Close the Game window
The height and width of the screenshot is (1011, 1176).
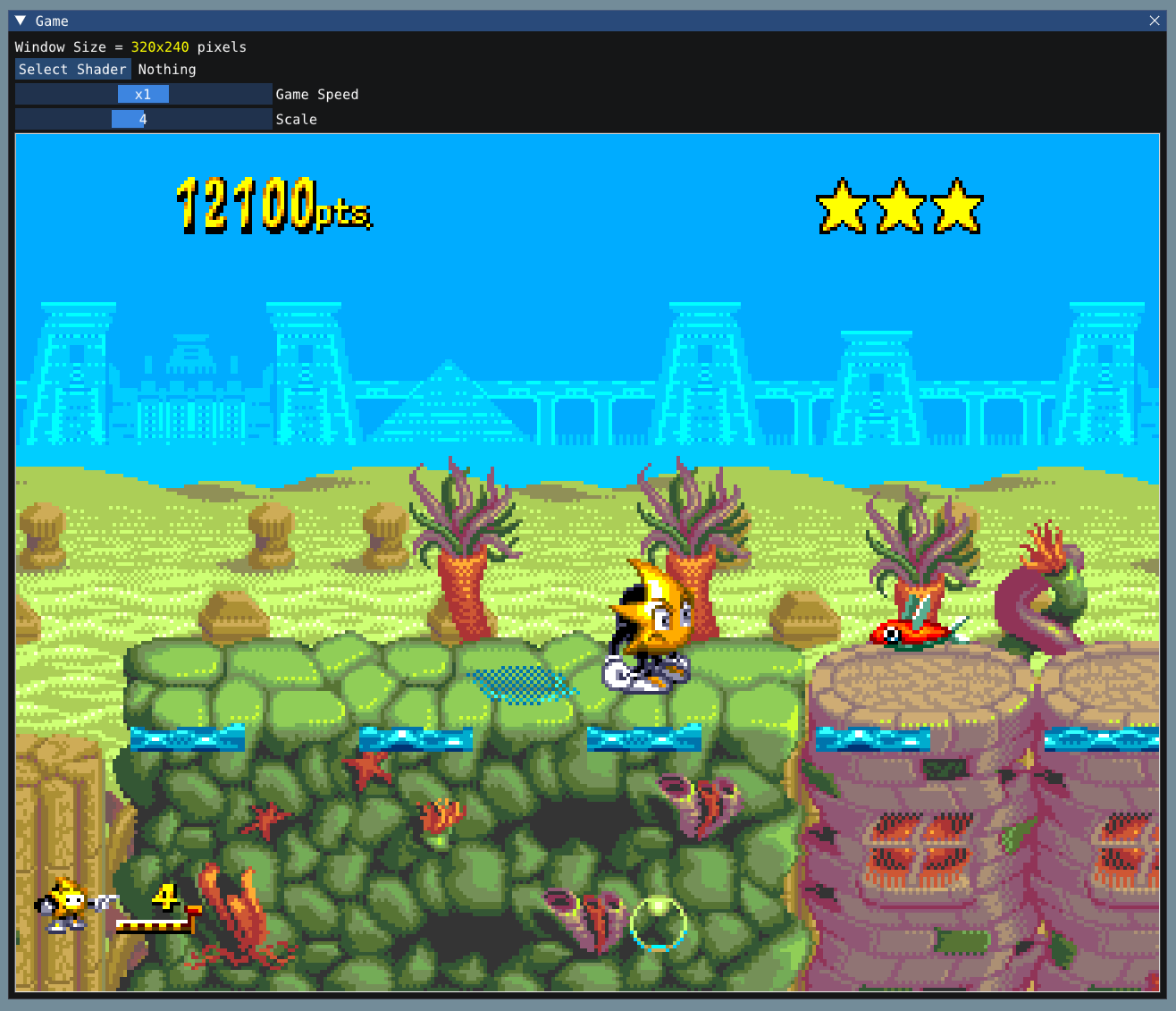pyautogui.click(x=1154, y=21)
